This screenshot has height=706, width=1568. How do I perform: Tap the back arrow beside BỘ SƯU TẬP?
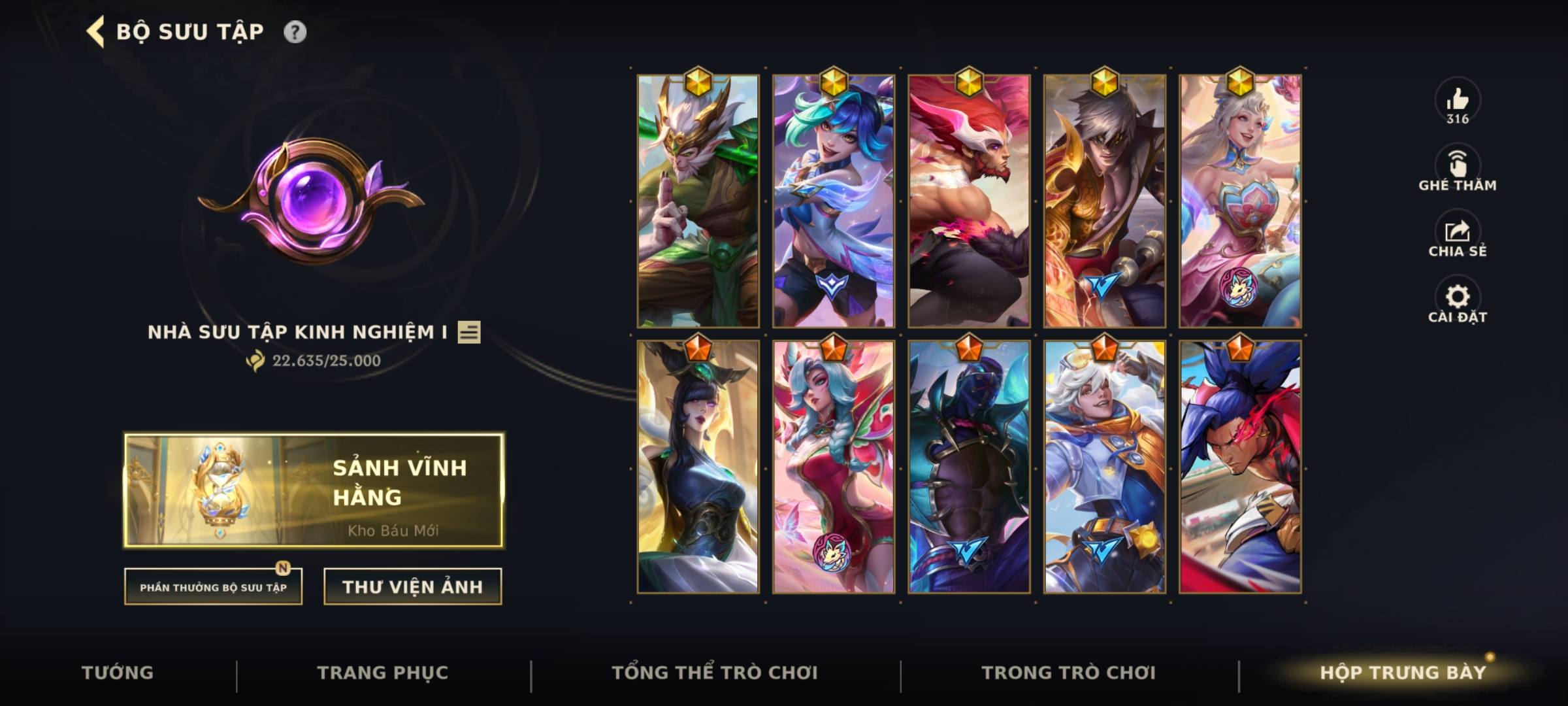(95, 29)
